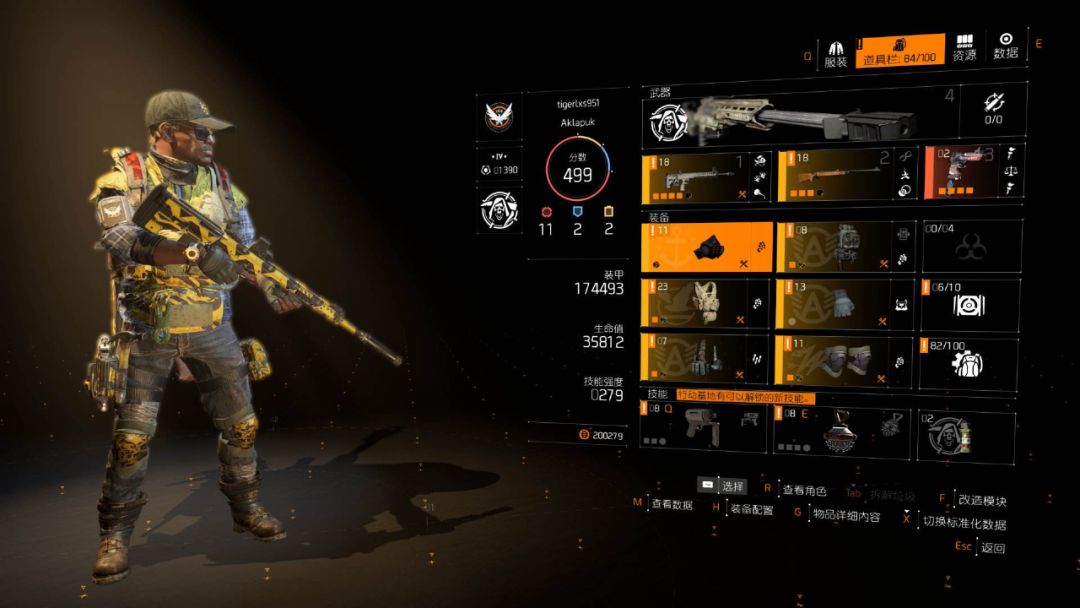Select the biohazard 00/04 slot
The height and width of the screenshot is (608, 1080).
[970, 247]
